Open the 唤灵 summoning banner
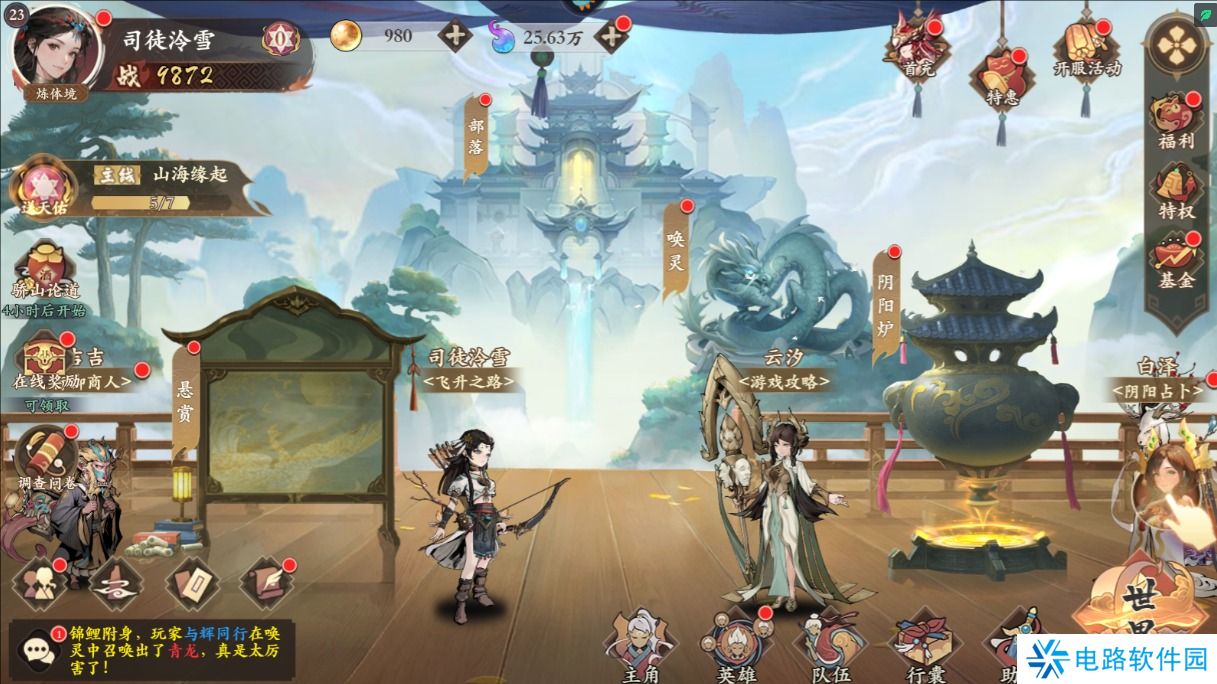 pyautogui.click(x=677, y=247)
